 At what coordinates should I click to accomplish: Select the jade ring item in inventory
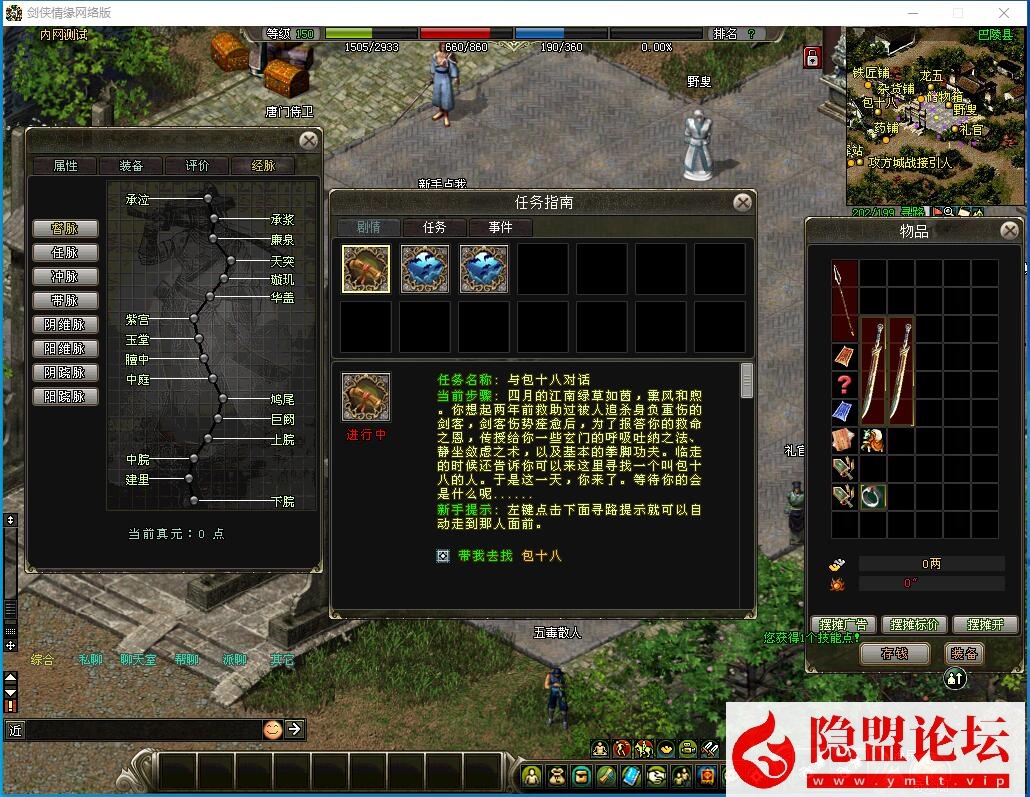point(873,497)
